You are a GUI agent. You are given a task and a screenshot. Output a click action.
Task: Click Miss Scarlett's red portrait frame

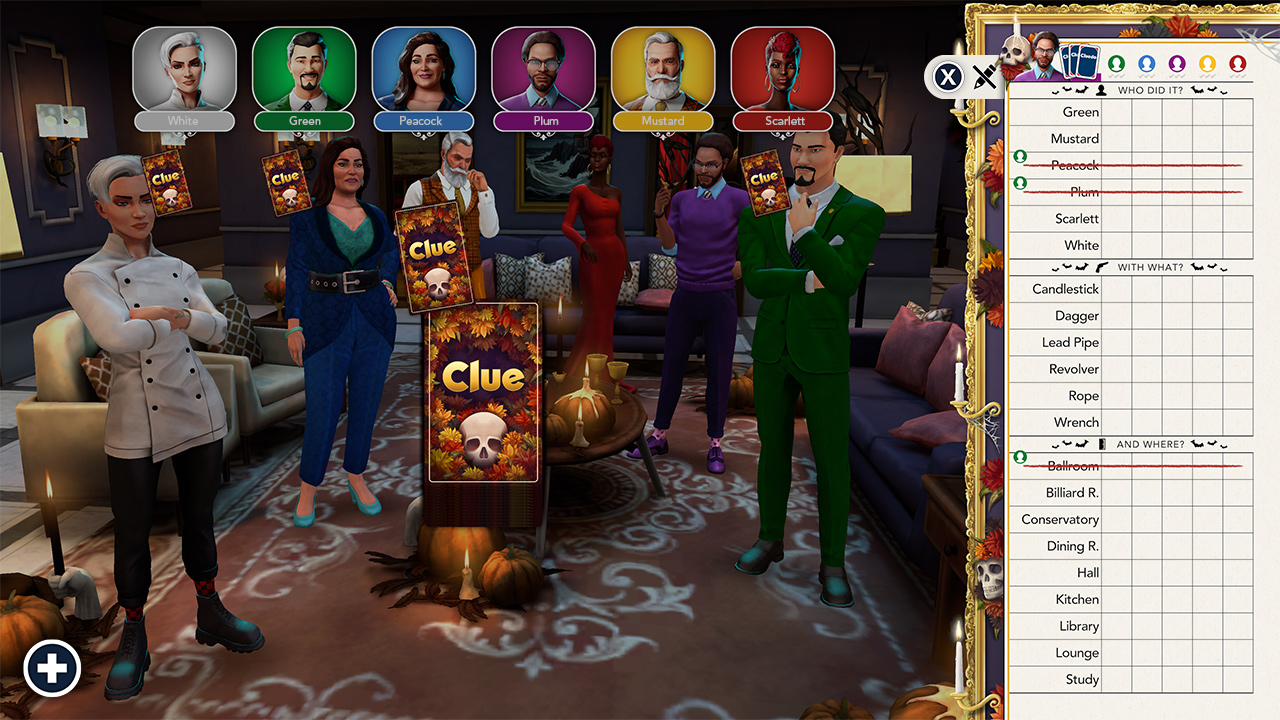coord(783,70)
